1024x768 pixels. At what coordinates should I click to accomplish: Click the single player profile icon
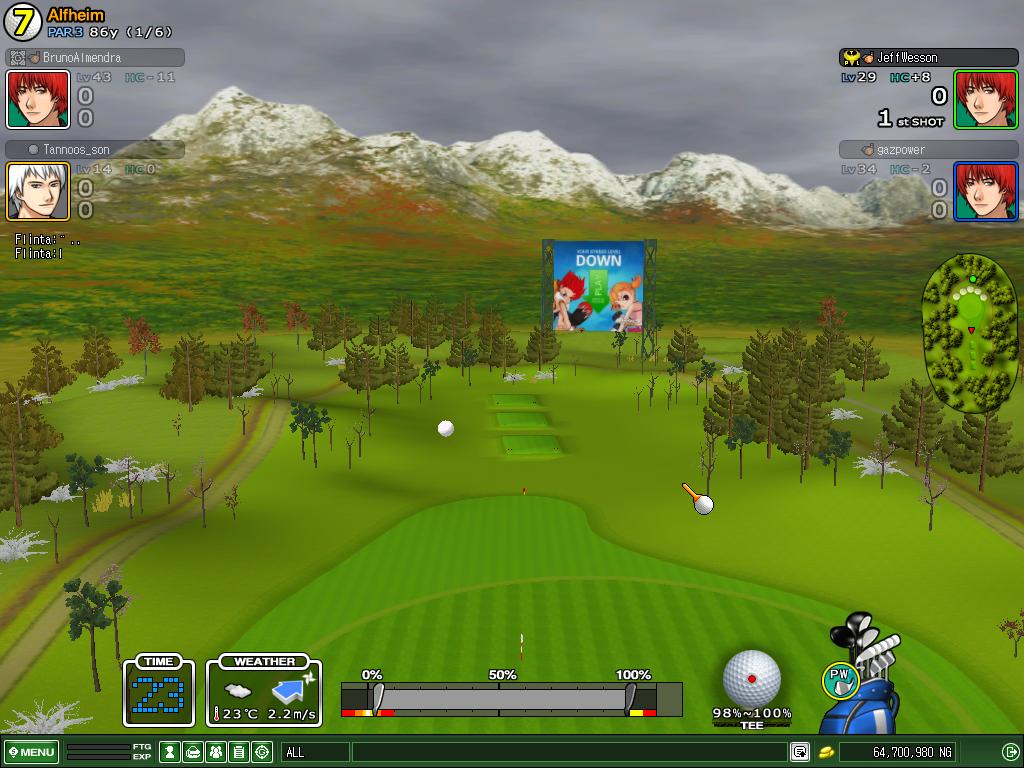pyautogui.click(x=171, y=752)
